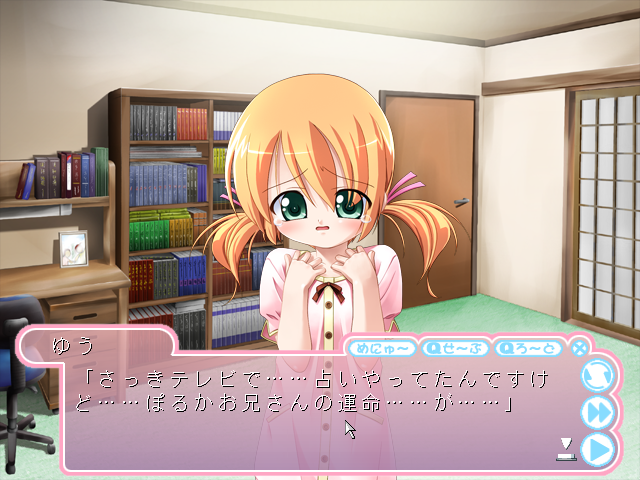
Task: Click the Qせ〜ぶ quick save button
Action: [x=455, y=348]
